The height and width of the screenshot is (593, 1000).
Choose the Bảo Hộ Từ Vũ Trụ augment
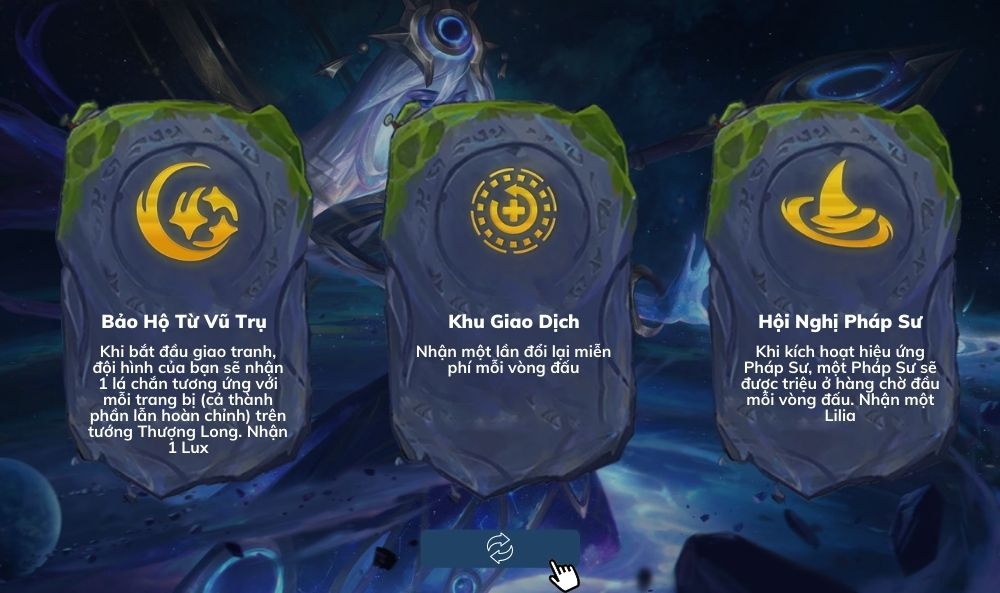pyautogui.click(x=186, y=300)
